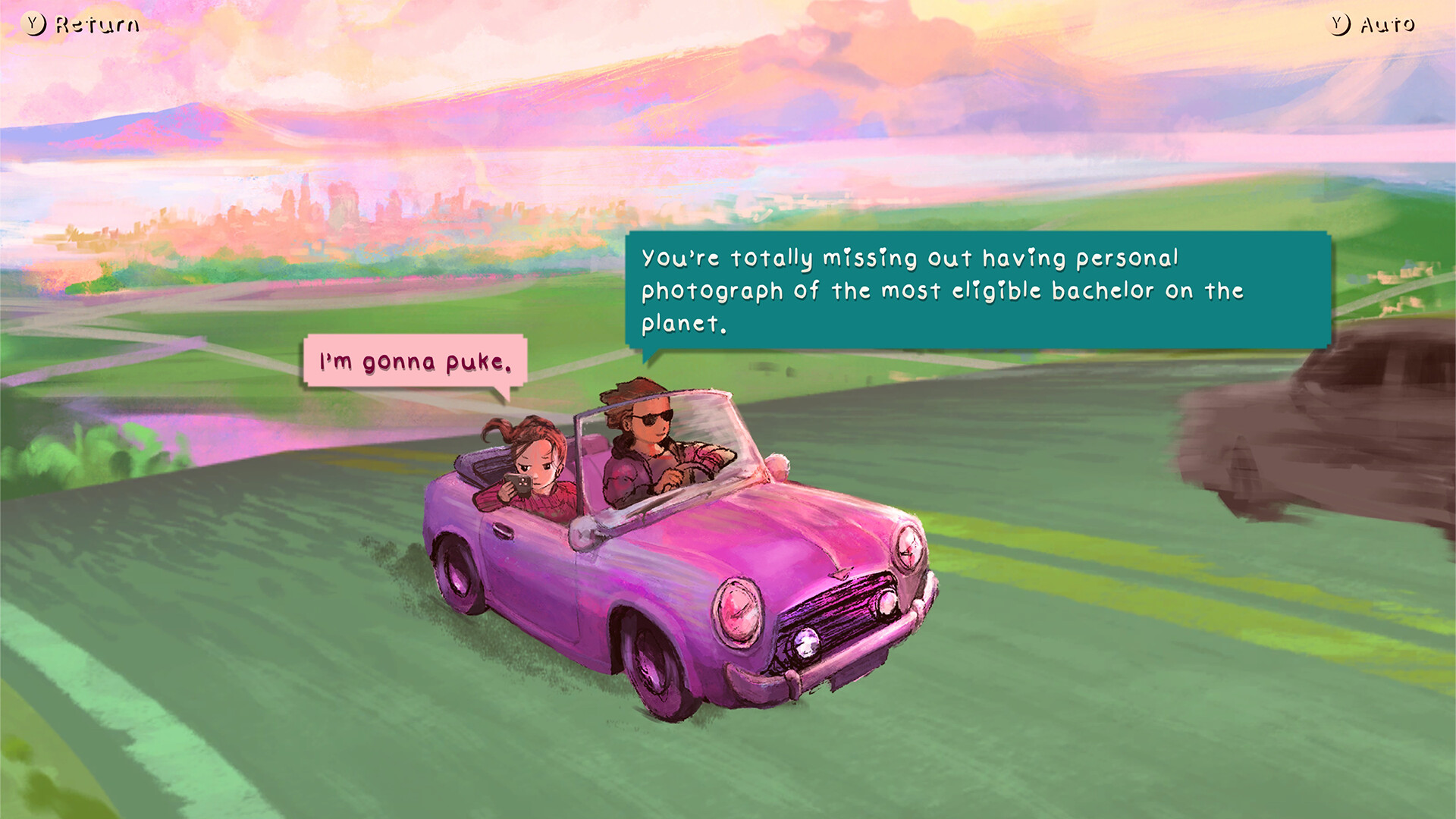Click the Y button icon beside Auto
Viewport: 1456px width, 819px height.
(x=1337, y=24)
